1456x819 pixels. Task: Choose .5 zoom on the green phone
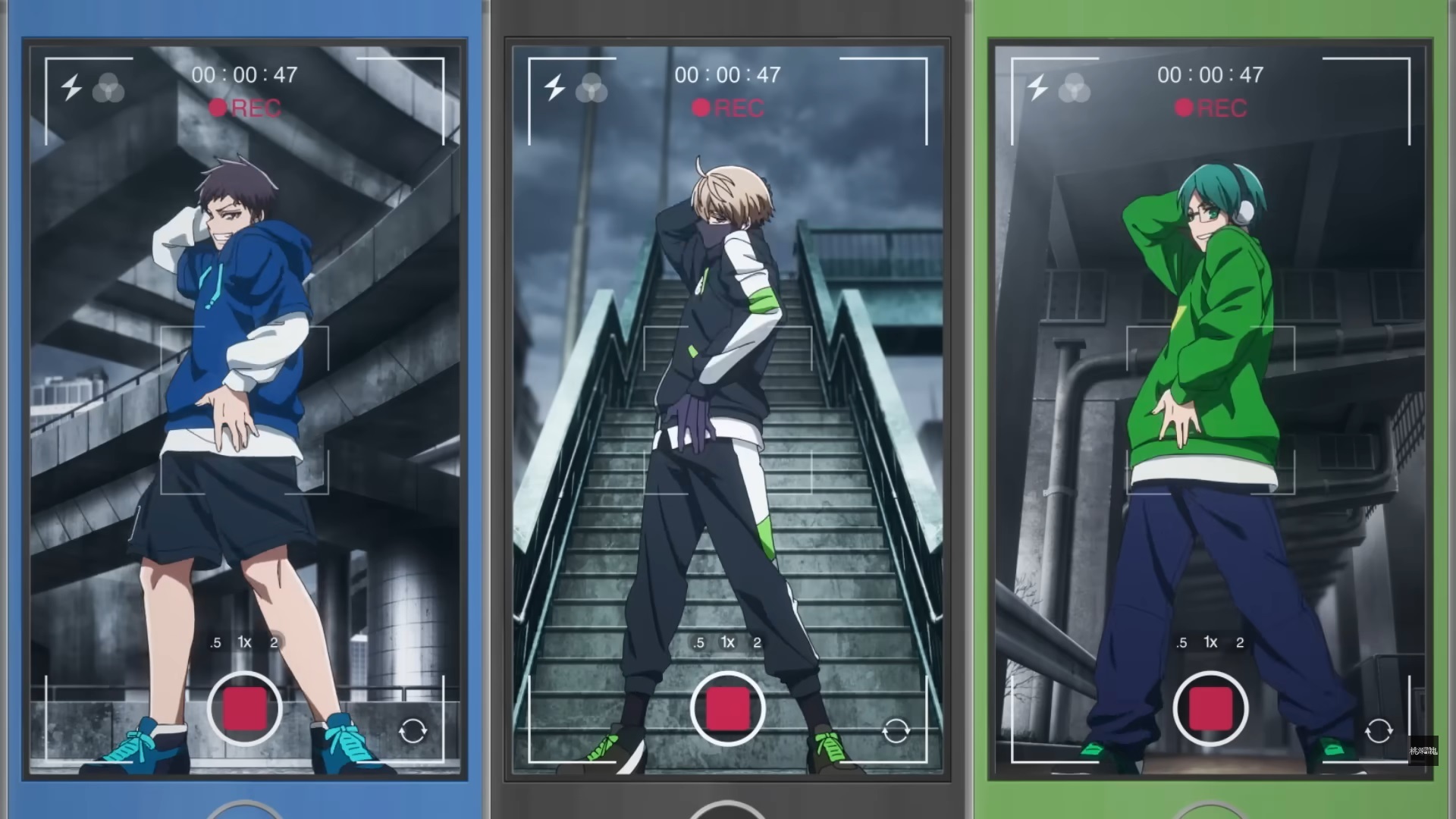coord(1181,643)
